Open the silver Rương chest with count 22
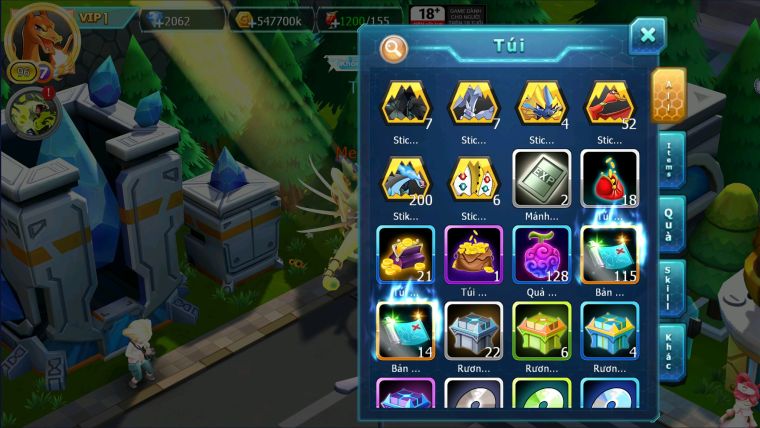This screenshot has width=760, height=428. click(473, 331)
